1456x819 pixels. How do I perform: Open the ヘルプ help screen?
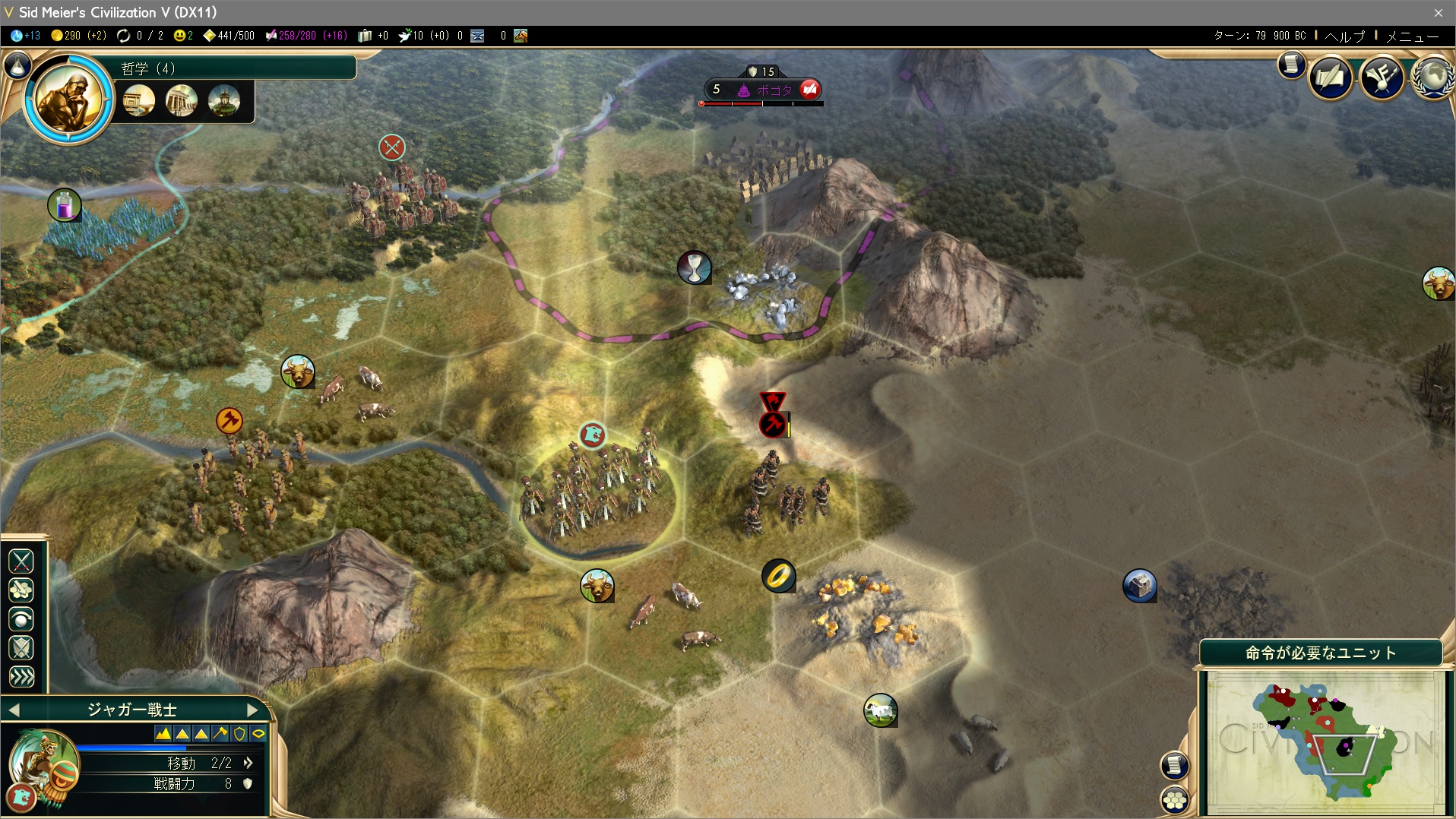click(x=1344, y=36)
